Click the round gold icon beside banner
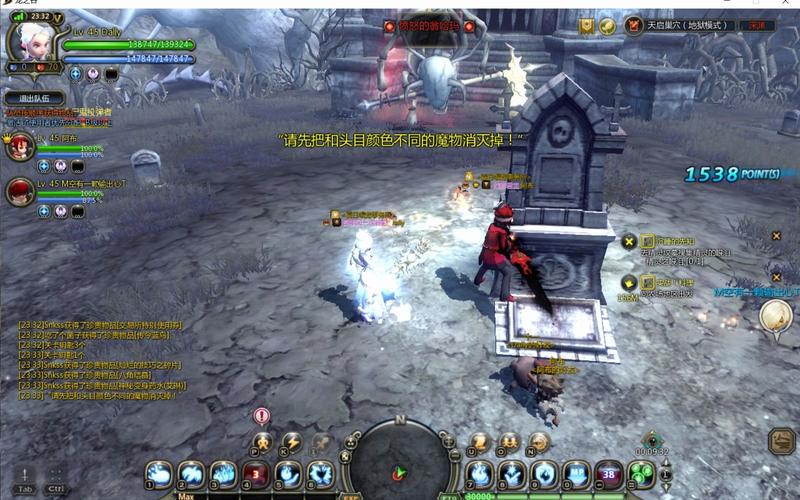The image size is (800, 500). [607, 26]
